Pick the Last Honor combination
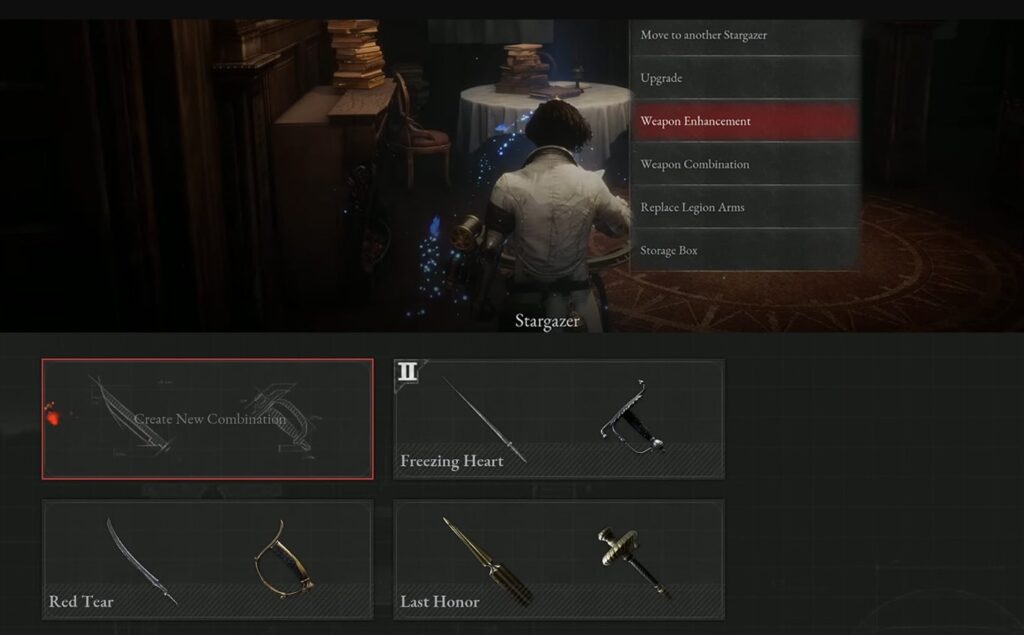The height and width of the screenshot is (635, 1024). point(559,560)
